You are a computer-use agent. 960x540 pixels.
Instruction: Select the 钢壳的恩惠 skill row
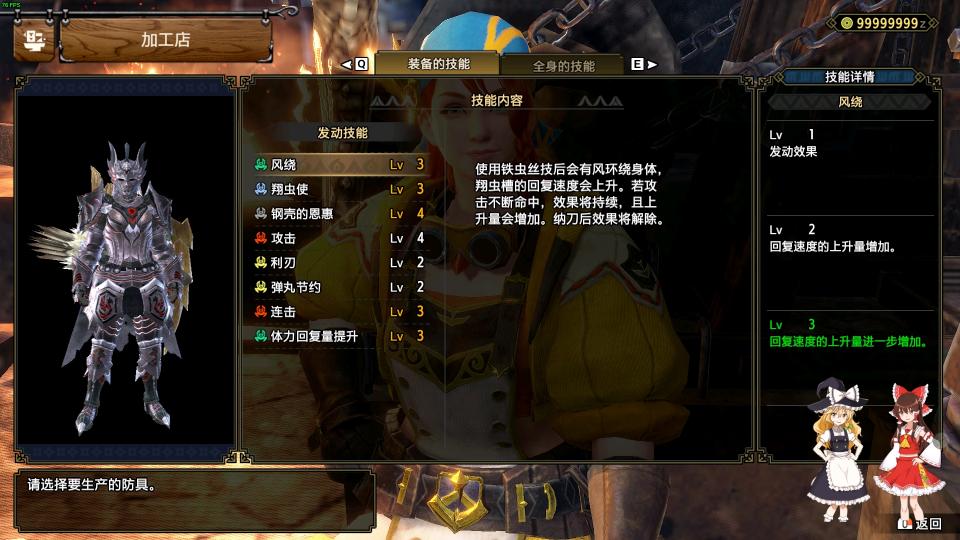click(340, 213)
